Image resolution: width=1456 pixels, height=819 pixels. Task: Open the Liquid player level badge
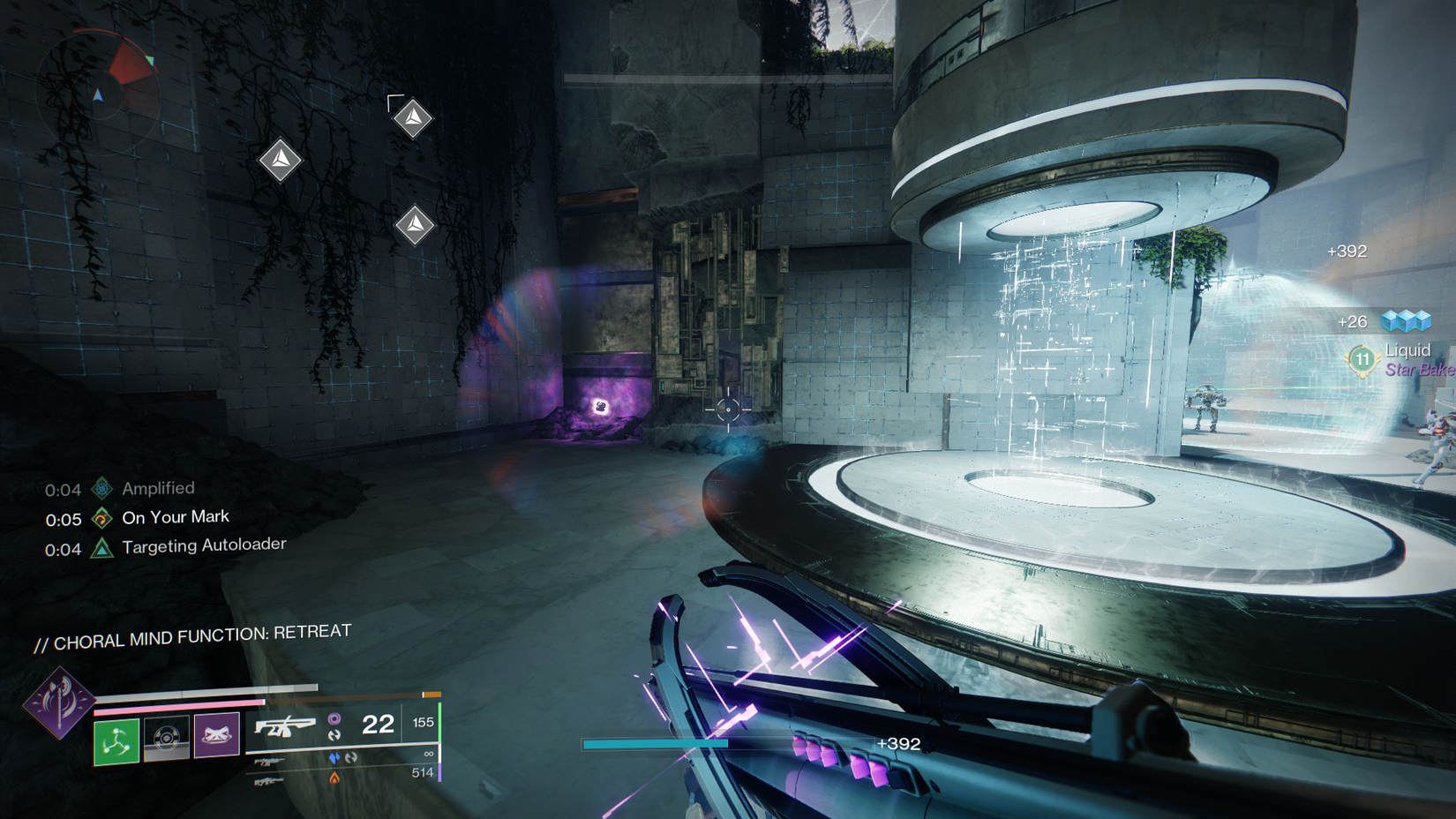(1362, 359)
